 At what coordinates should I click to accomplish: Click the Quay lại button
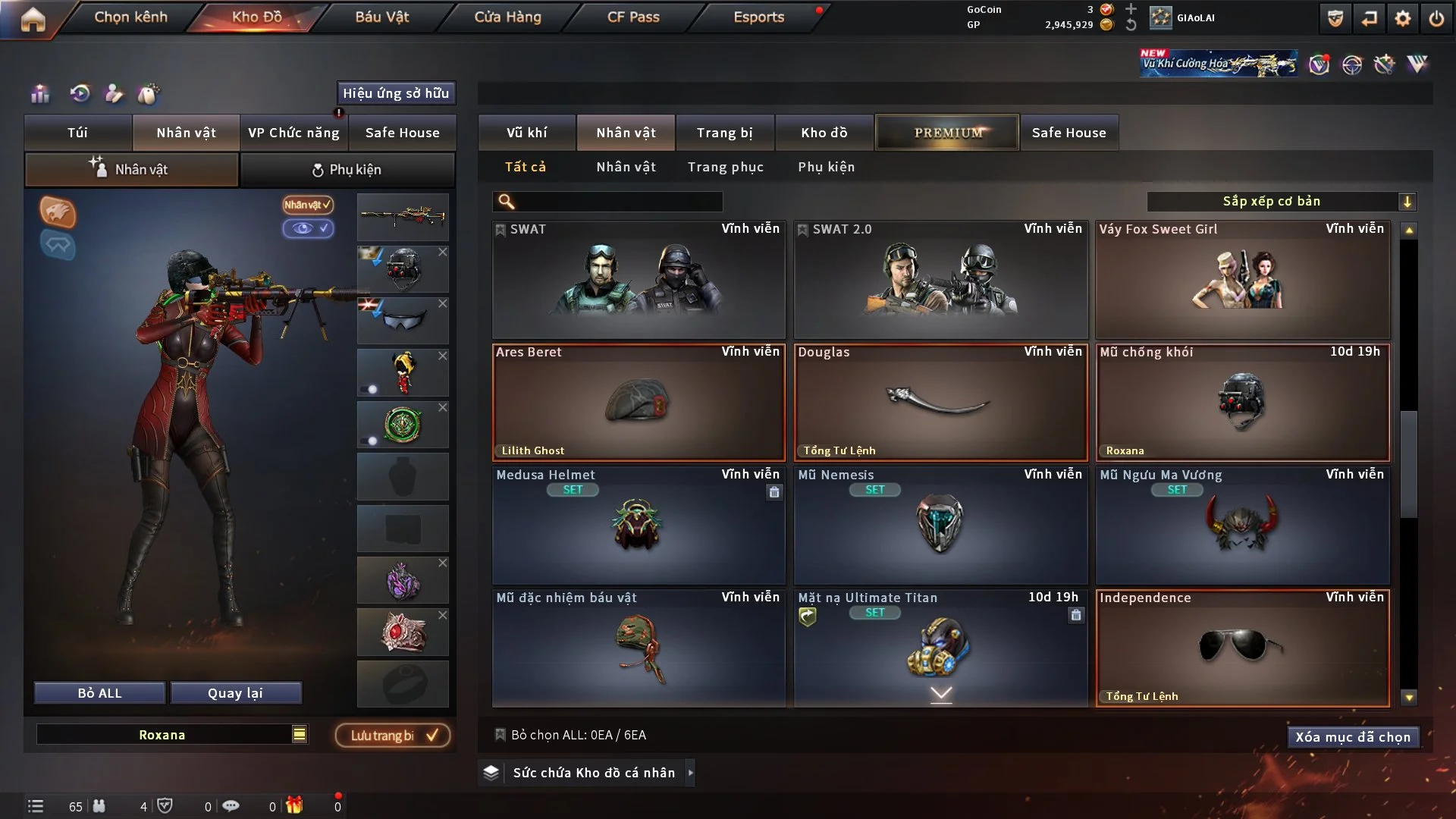[235, 693]
